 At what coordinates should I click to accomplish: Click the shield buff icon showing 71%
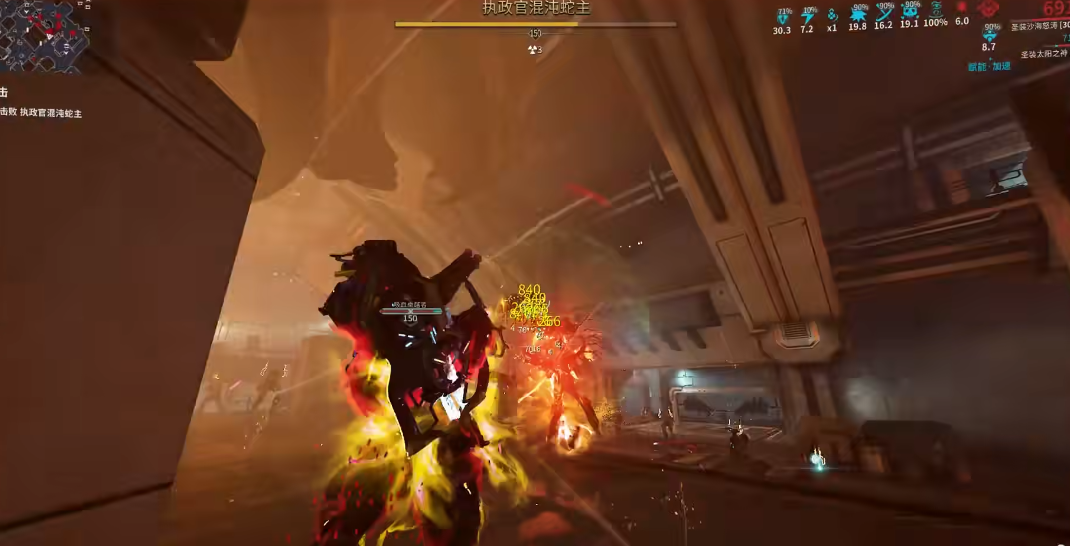pyautogui.click(x=782, y=15)
